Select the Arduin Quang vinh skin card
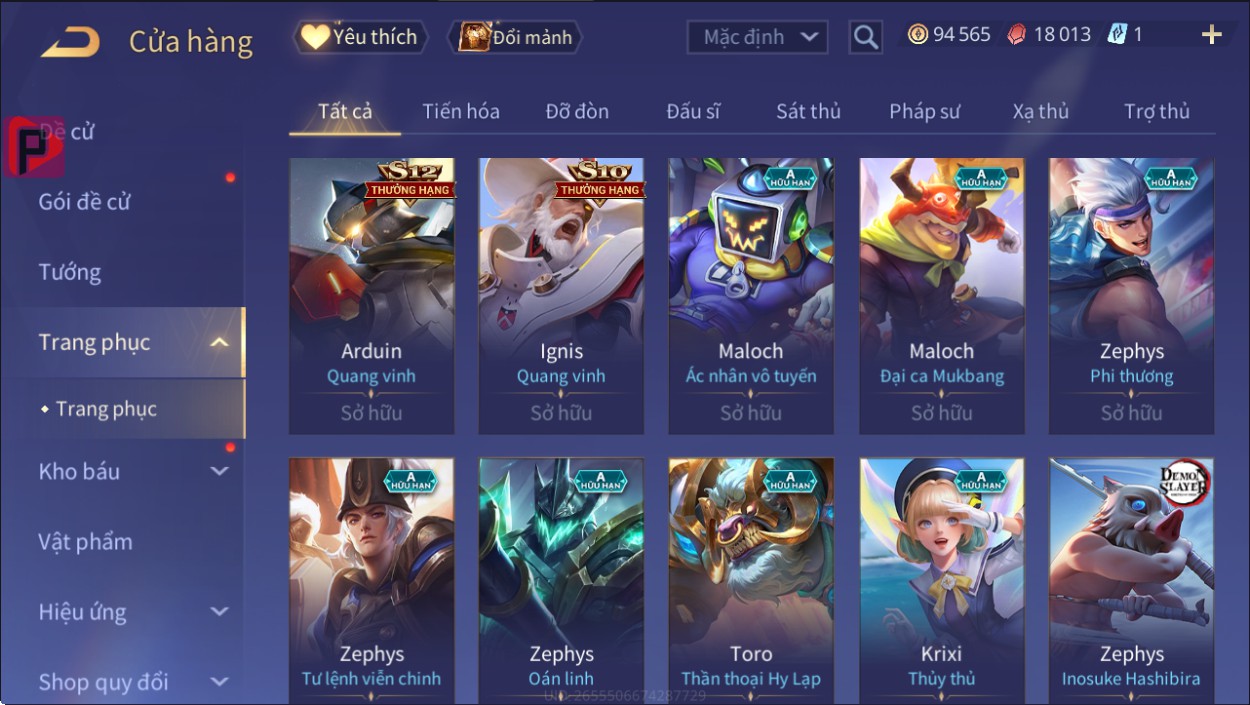Screen dimensions: 1250x705 pyautogui.click(x=371, y=295)
